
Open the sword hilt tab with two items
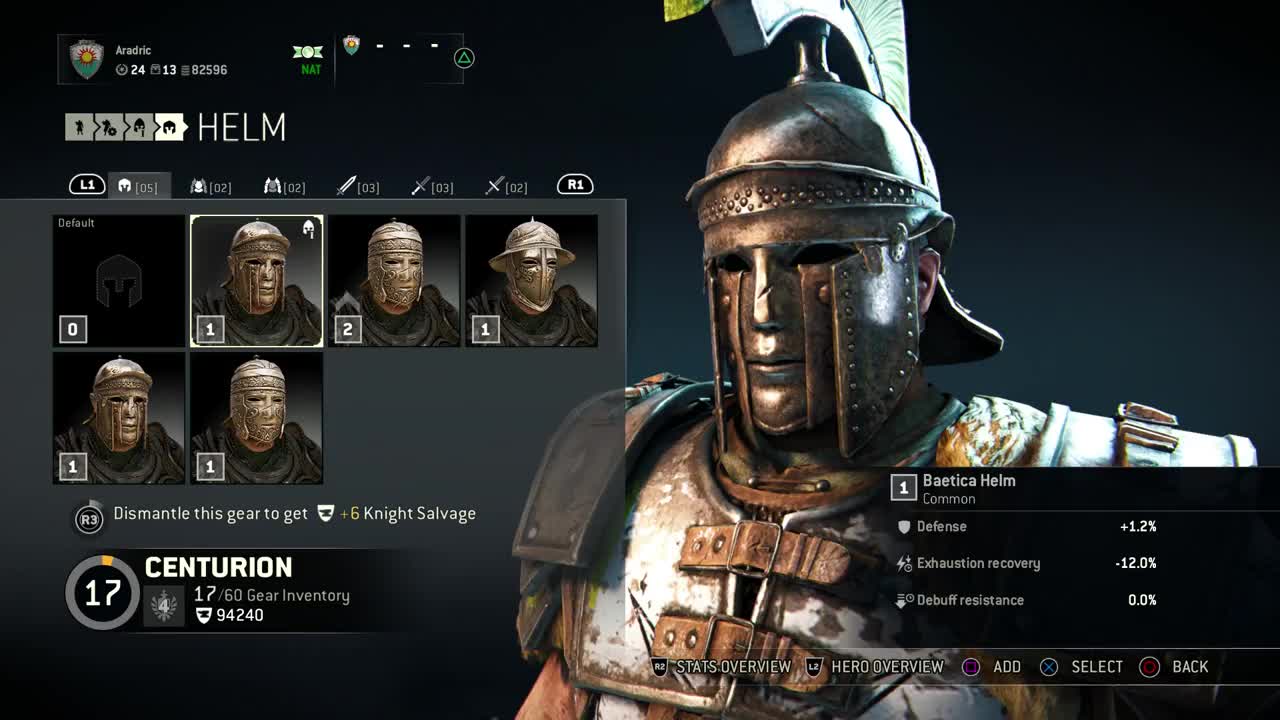[506, 186]
